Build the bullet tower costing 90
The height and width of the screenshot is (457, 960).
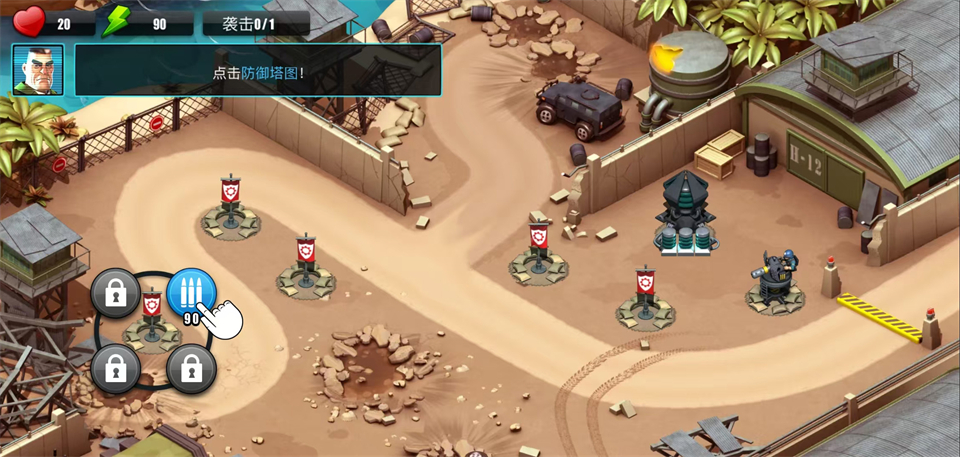pos(190,292)
